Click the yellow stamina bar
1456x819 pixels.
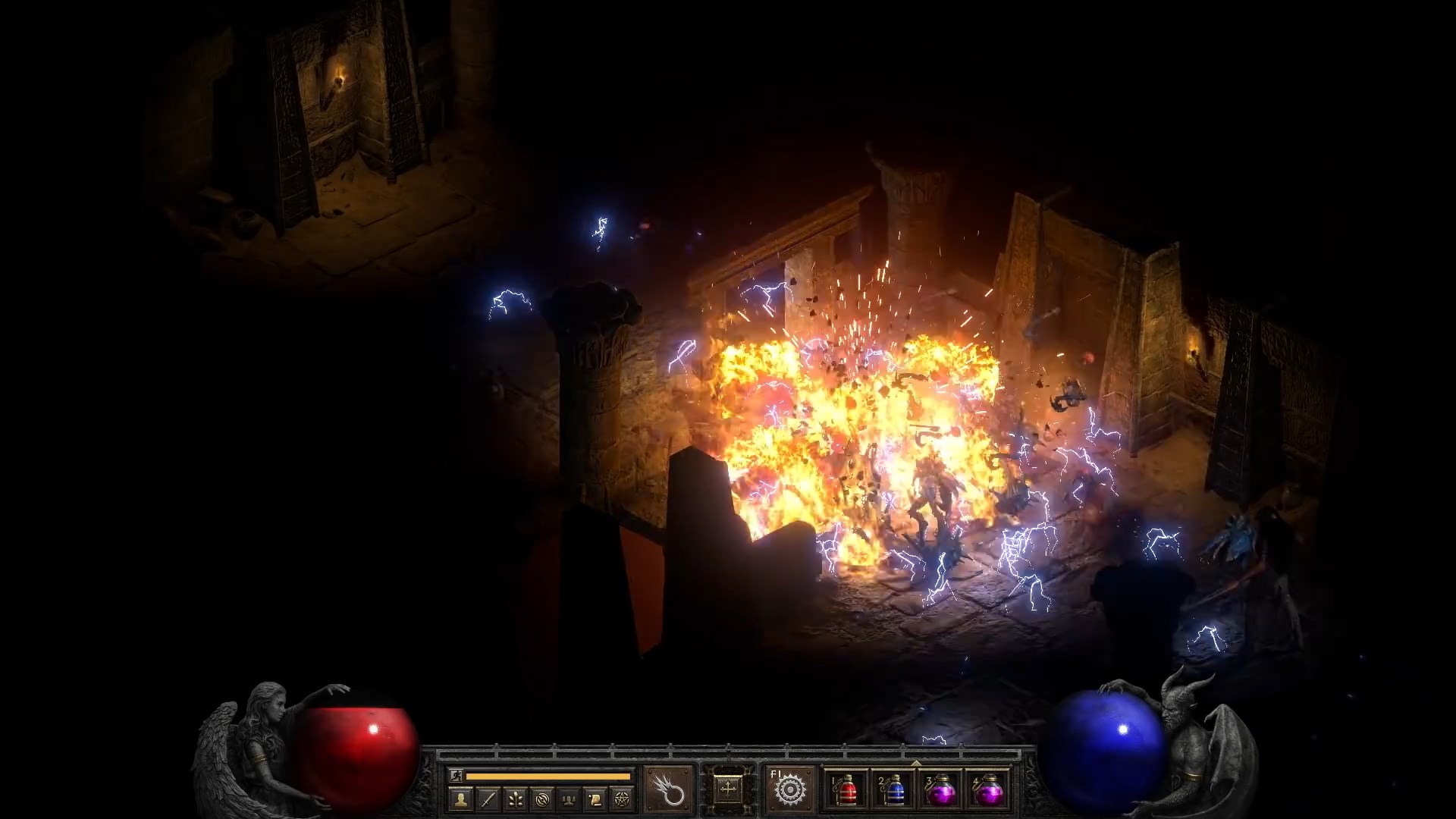click(548, 775)
